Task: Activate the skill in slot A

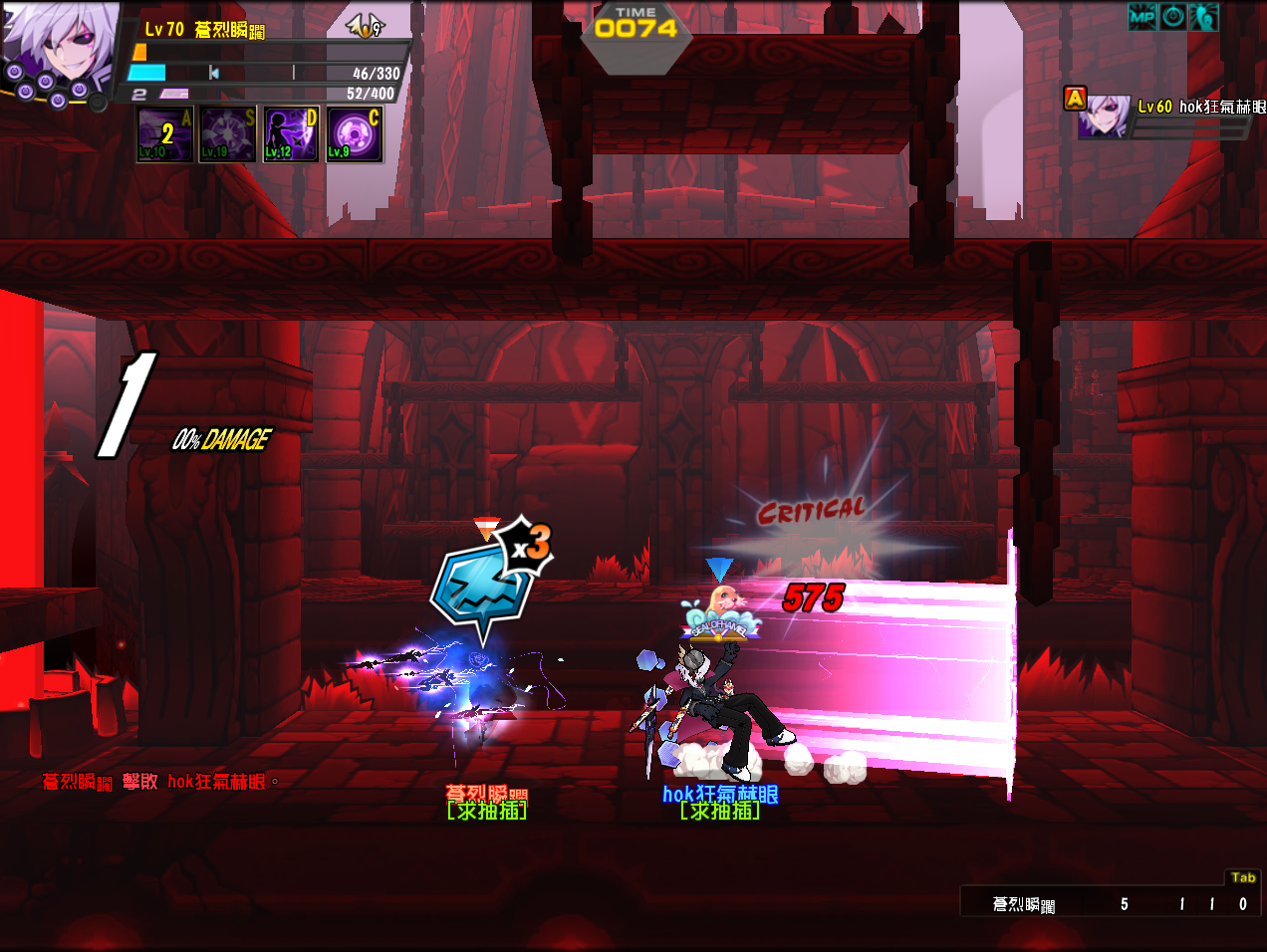Action: [165, 133]
